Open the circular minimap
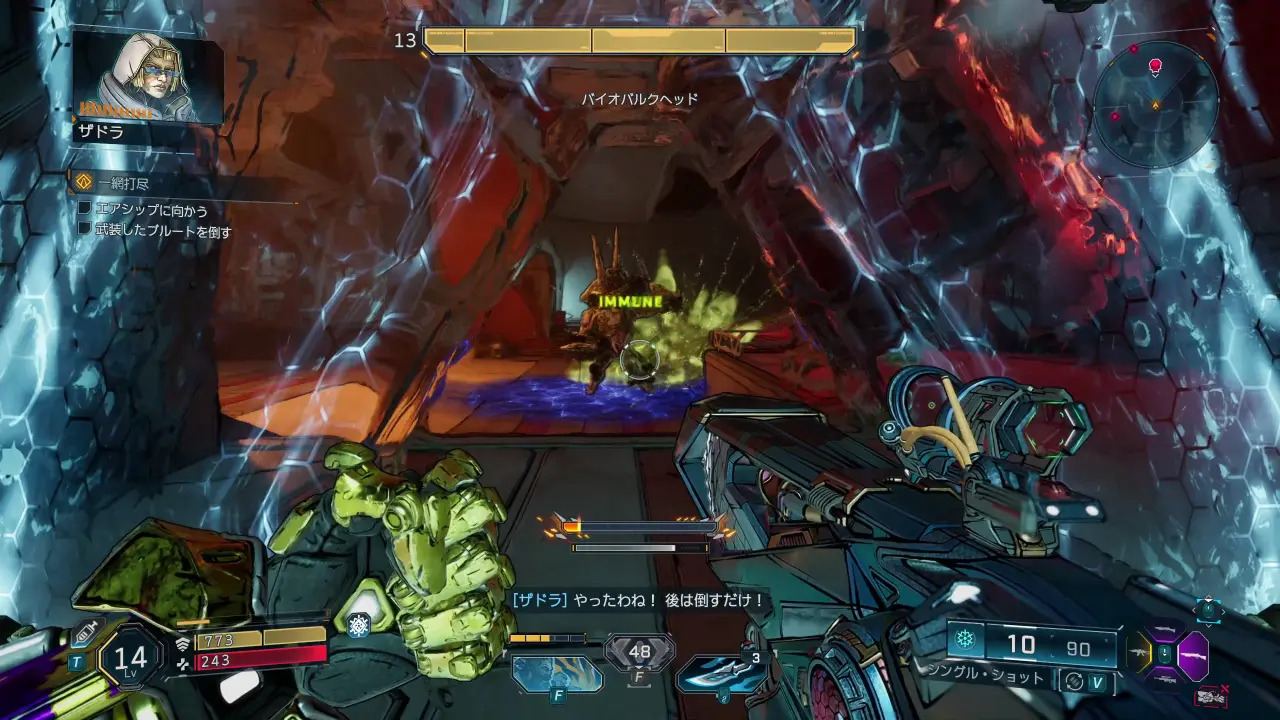This screenshot has width=1280, height=720. pos(1155,104)
